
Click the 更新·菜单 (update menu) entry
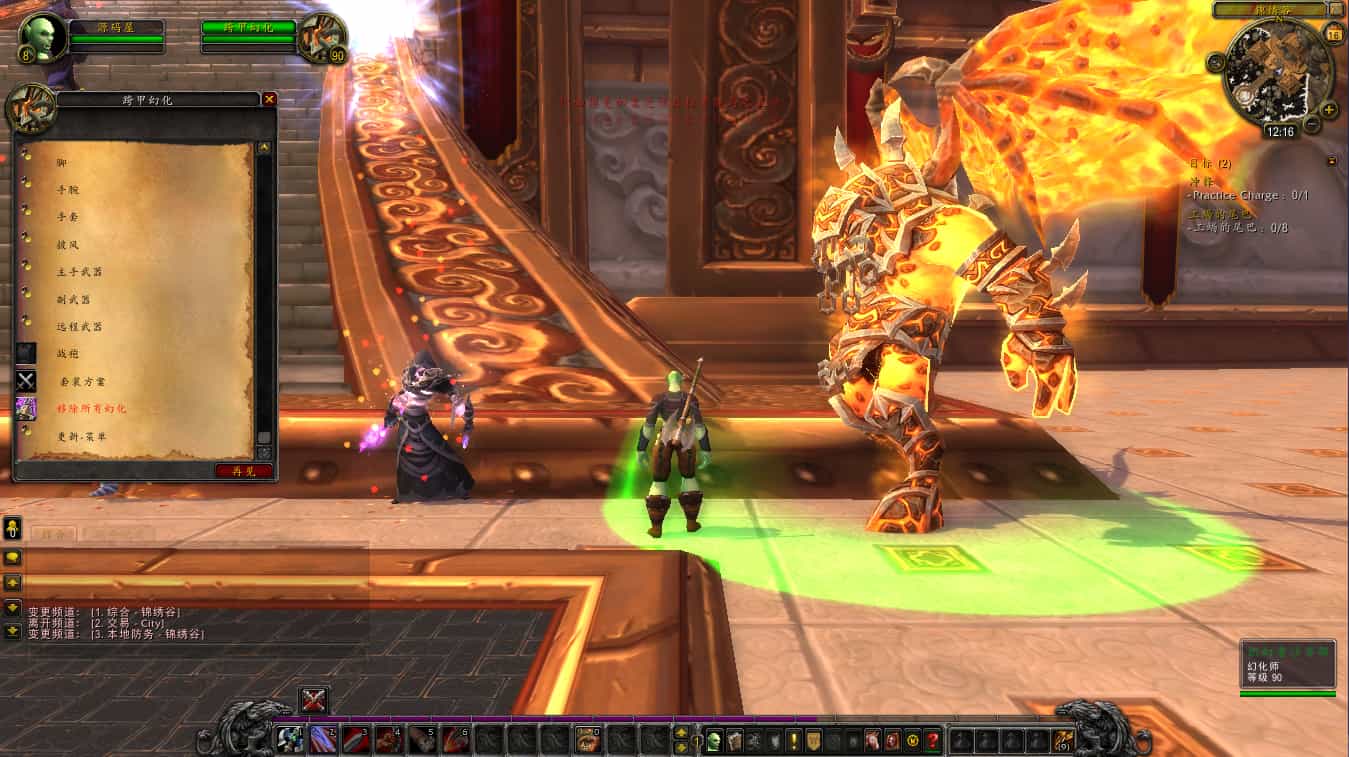82,437
